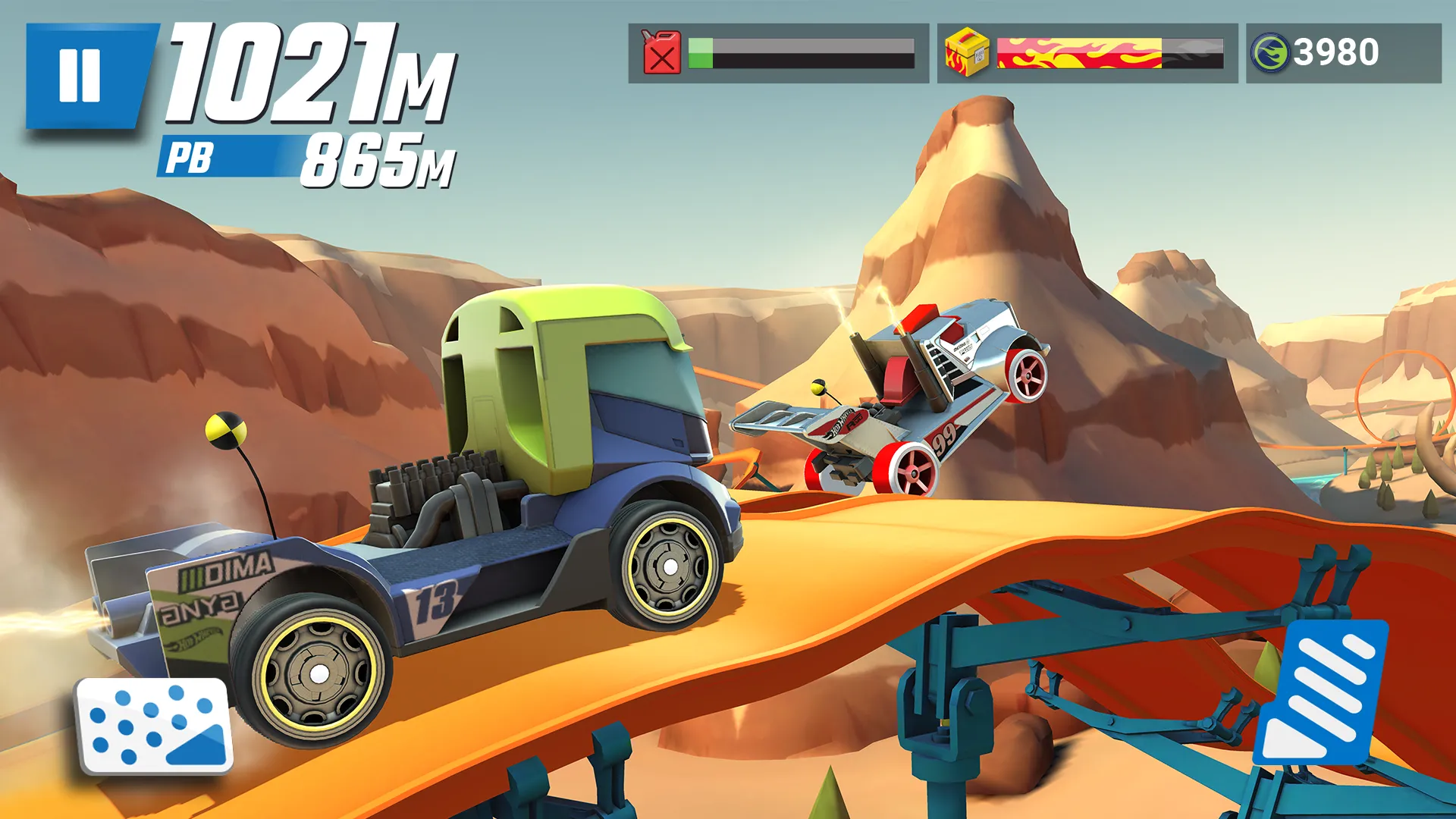Select the green Hot Wheels coin icon
The image size is (1456, 819).
pos(1269,52)
